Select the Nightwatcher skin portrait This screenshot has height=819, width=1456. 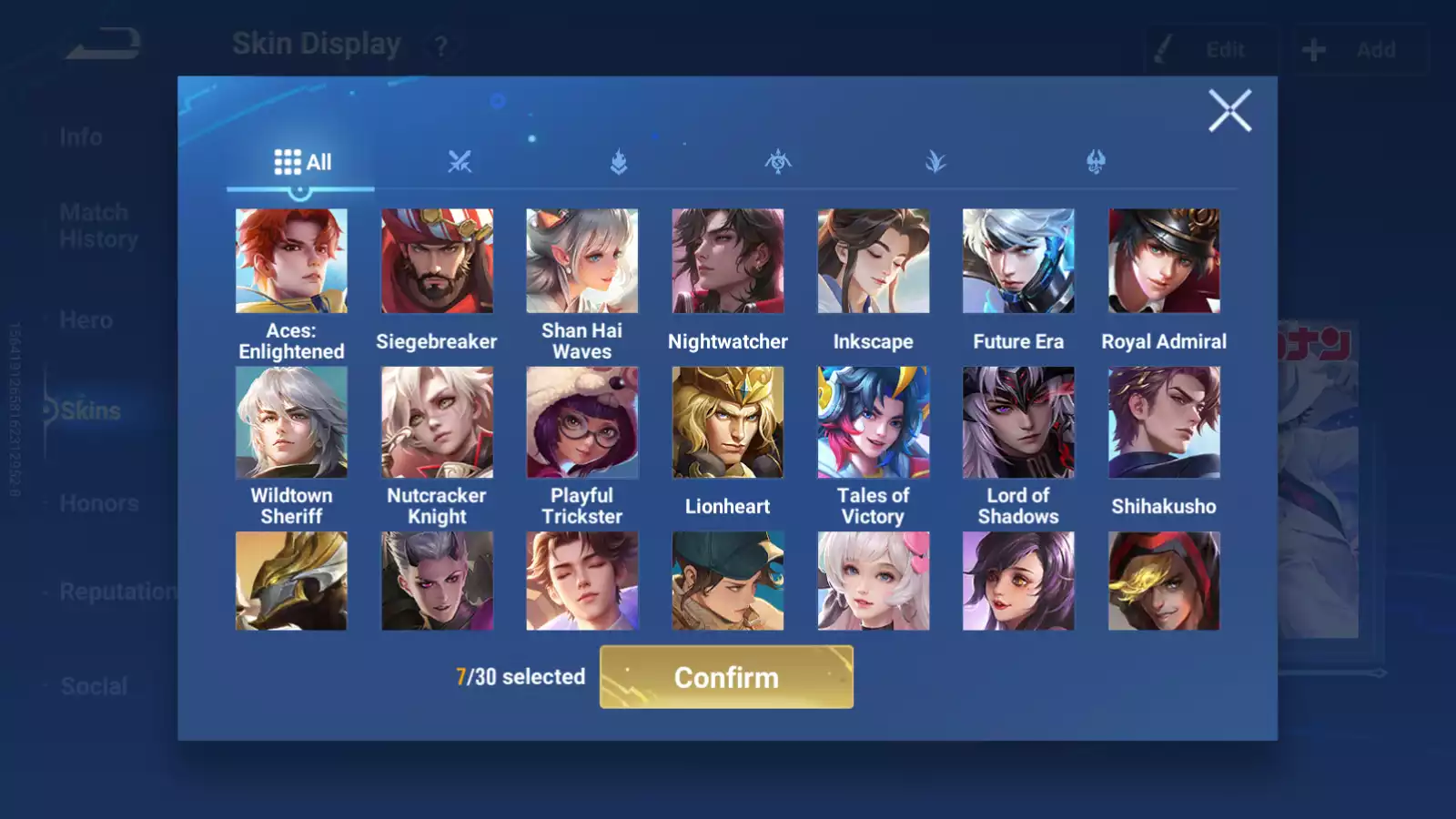(728, 261)
